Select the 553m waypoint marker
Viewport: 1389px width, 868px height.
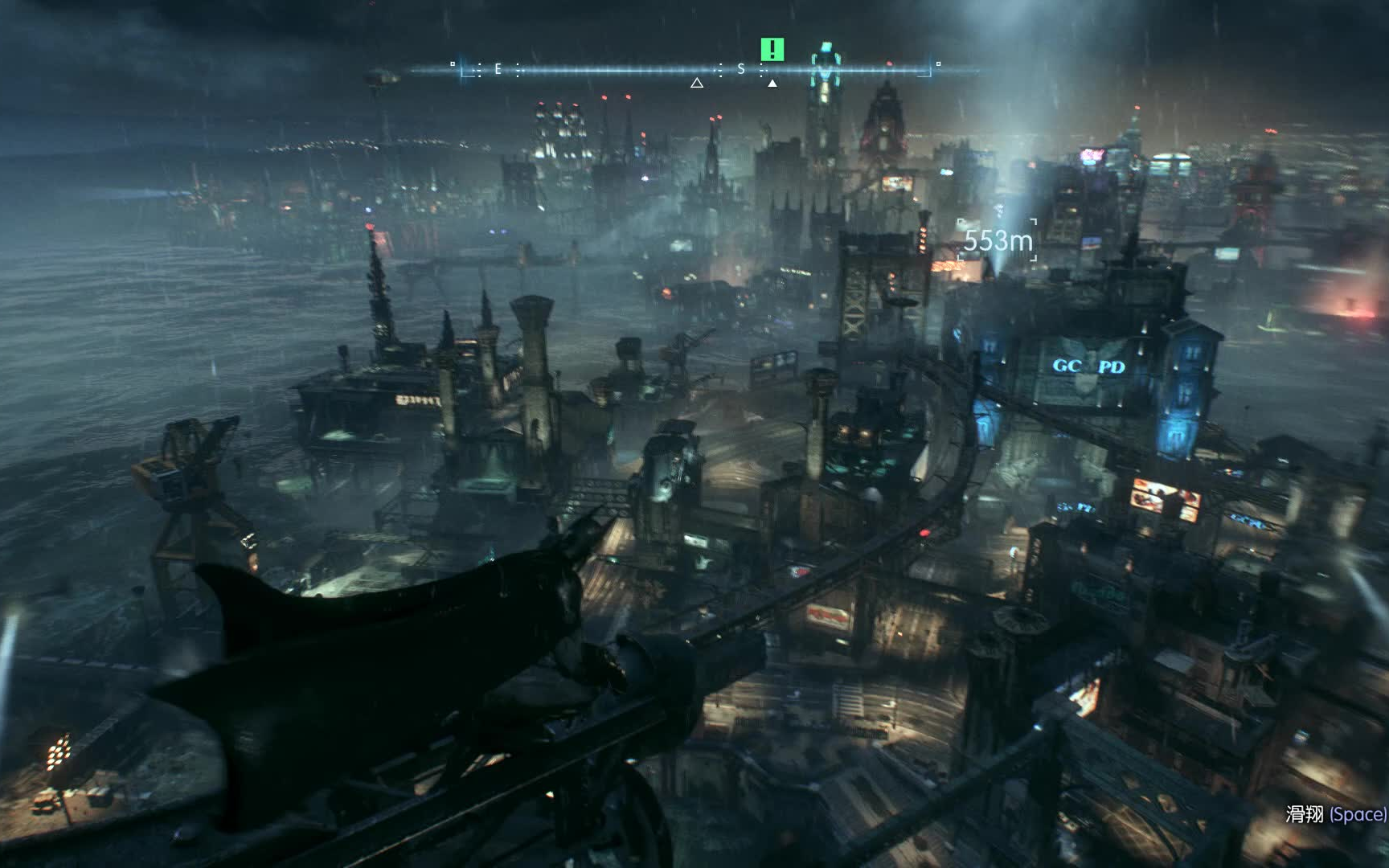(998, 240)
